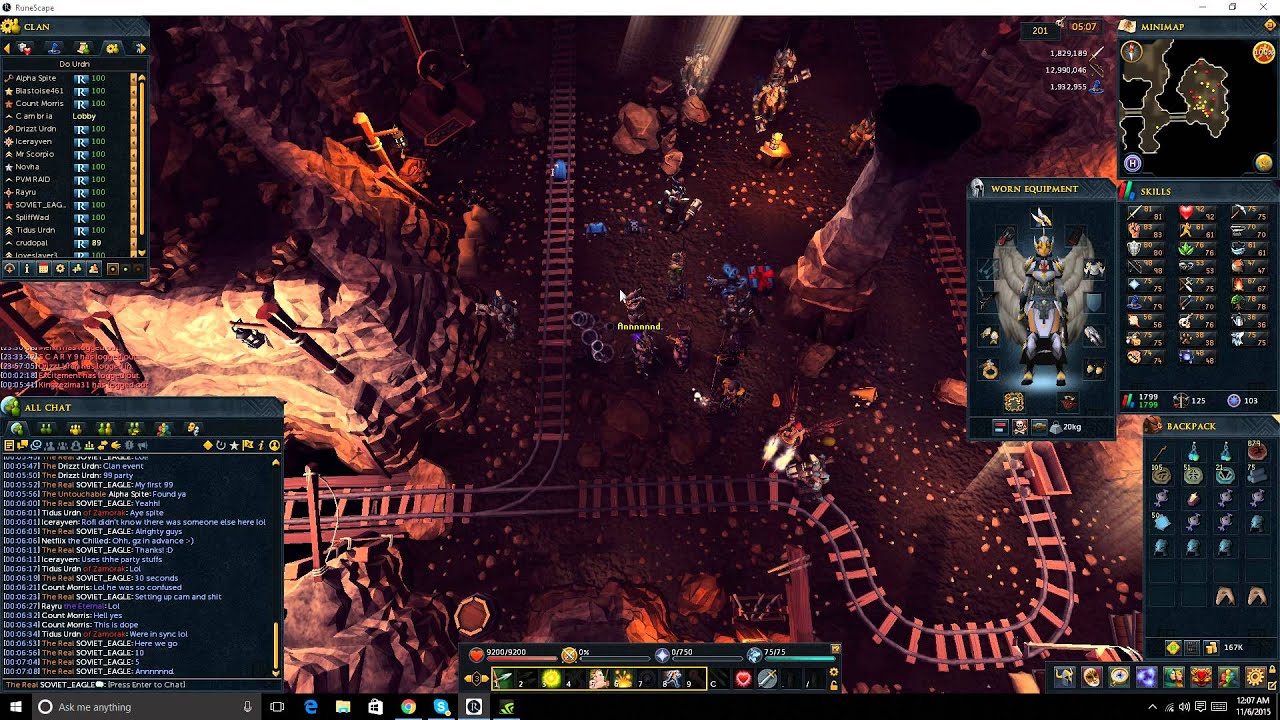Viewport: 1280px width, 720px height.
Task: Select the equipped winged helmet slot
Action: (x=1041, y=217)
